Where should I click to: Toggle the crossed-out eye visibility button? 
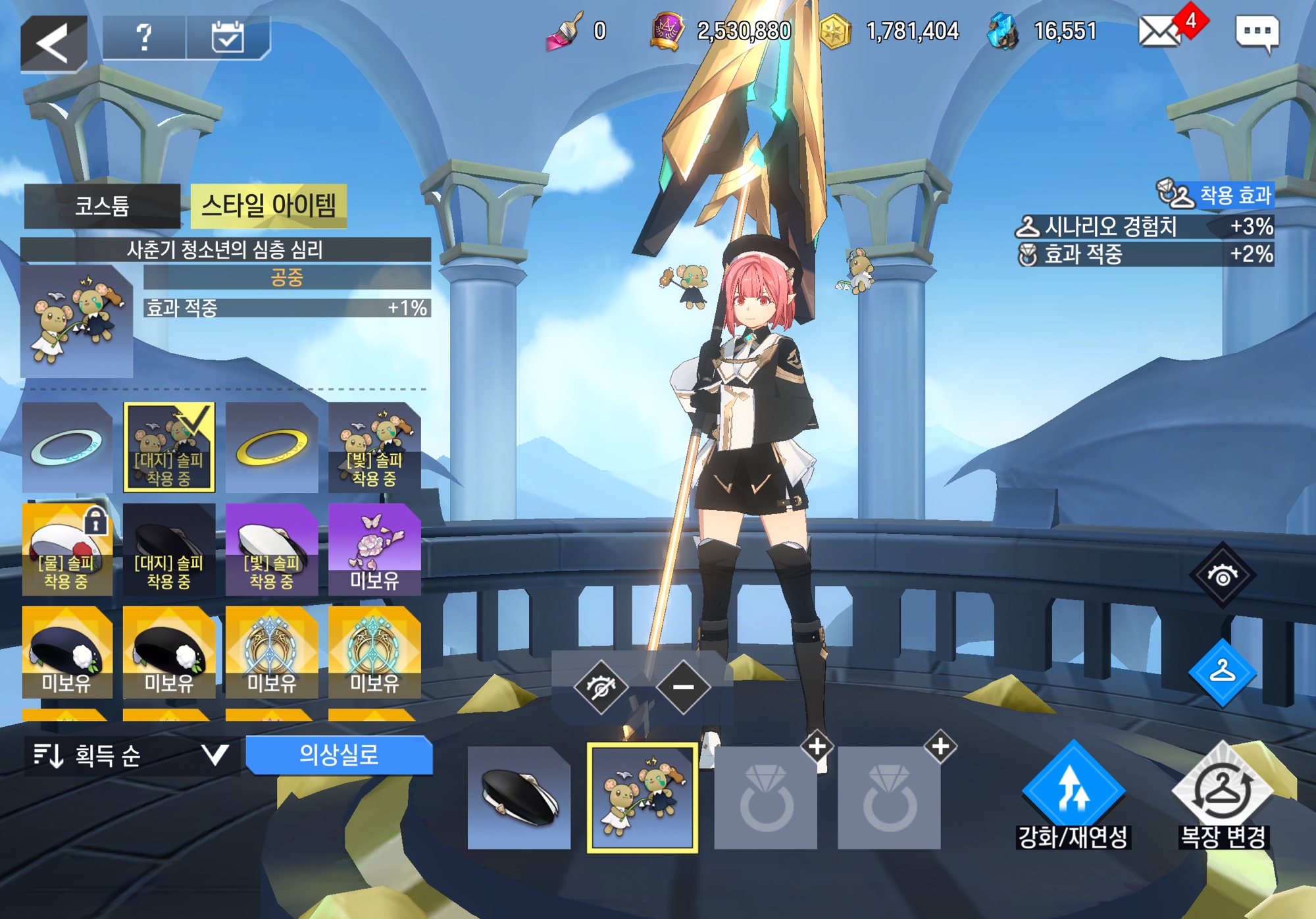tap(600, 687)
